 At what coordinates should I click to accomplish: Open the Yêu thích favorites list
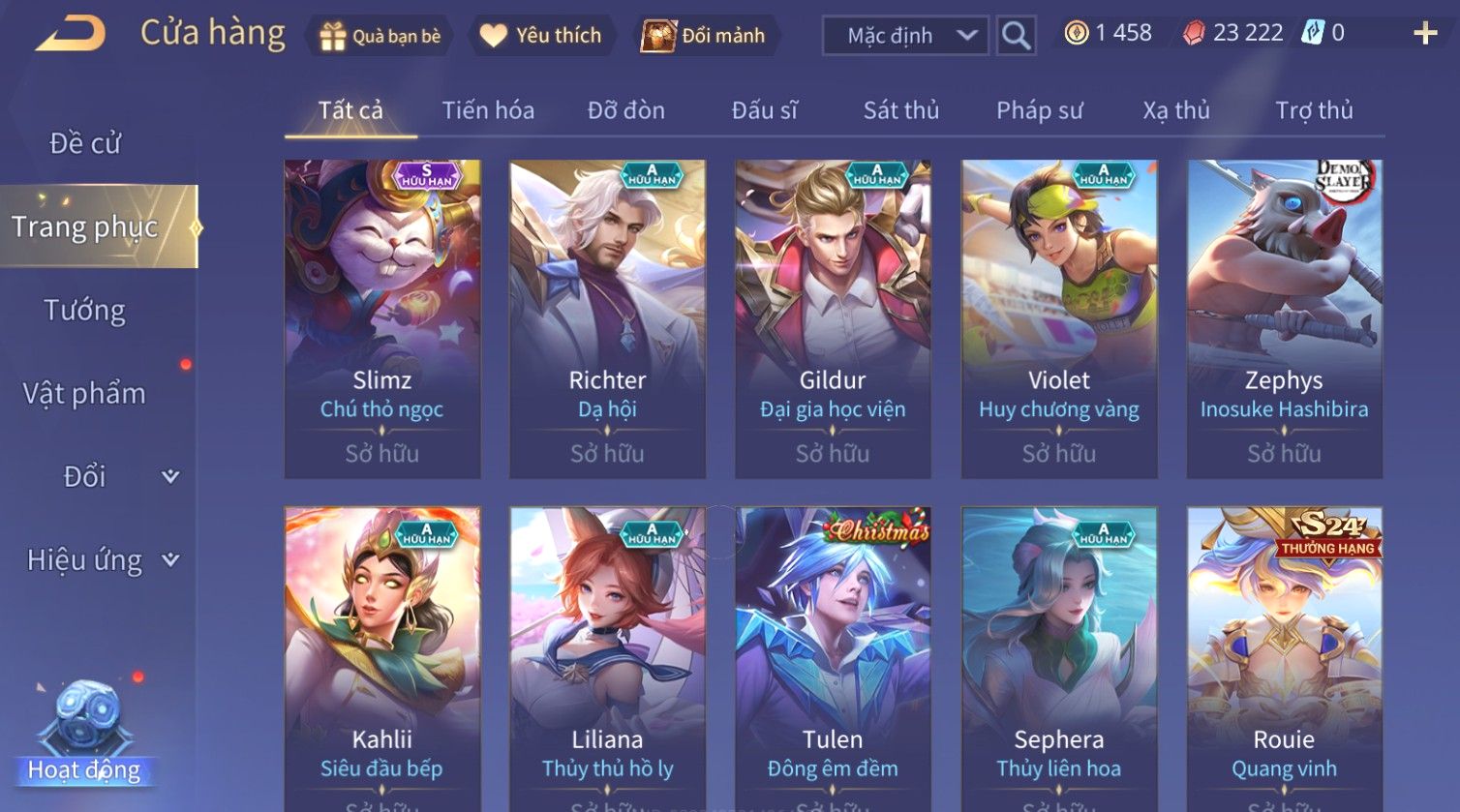coord(541,36)
